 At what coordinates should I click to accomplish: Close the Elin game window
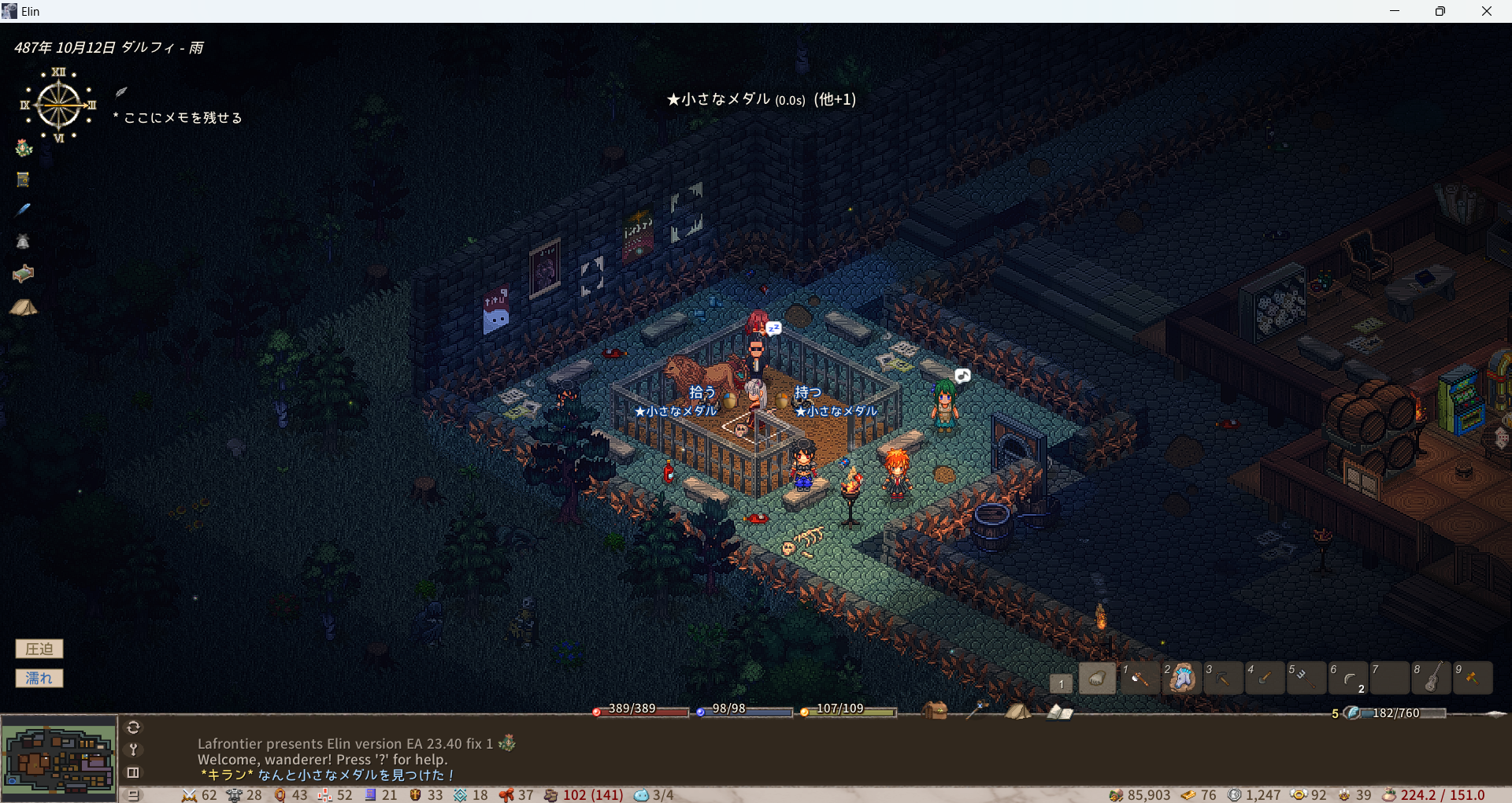[x=1486, y=11]
